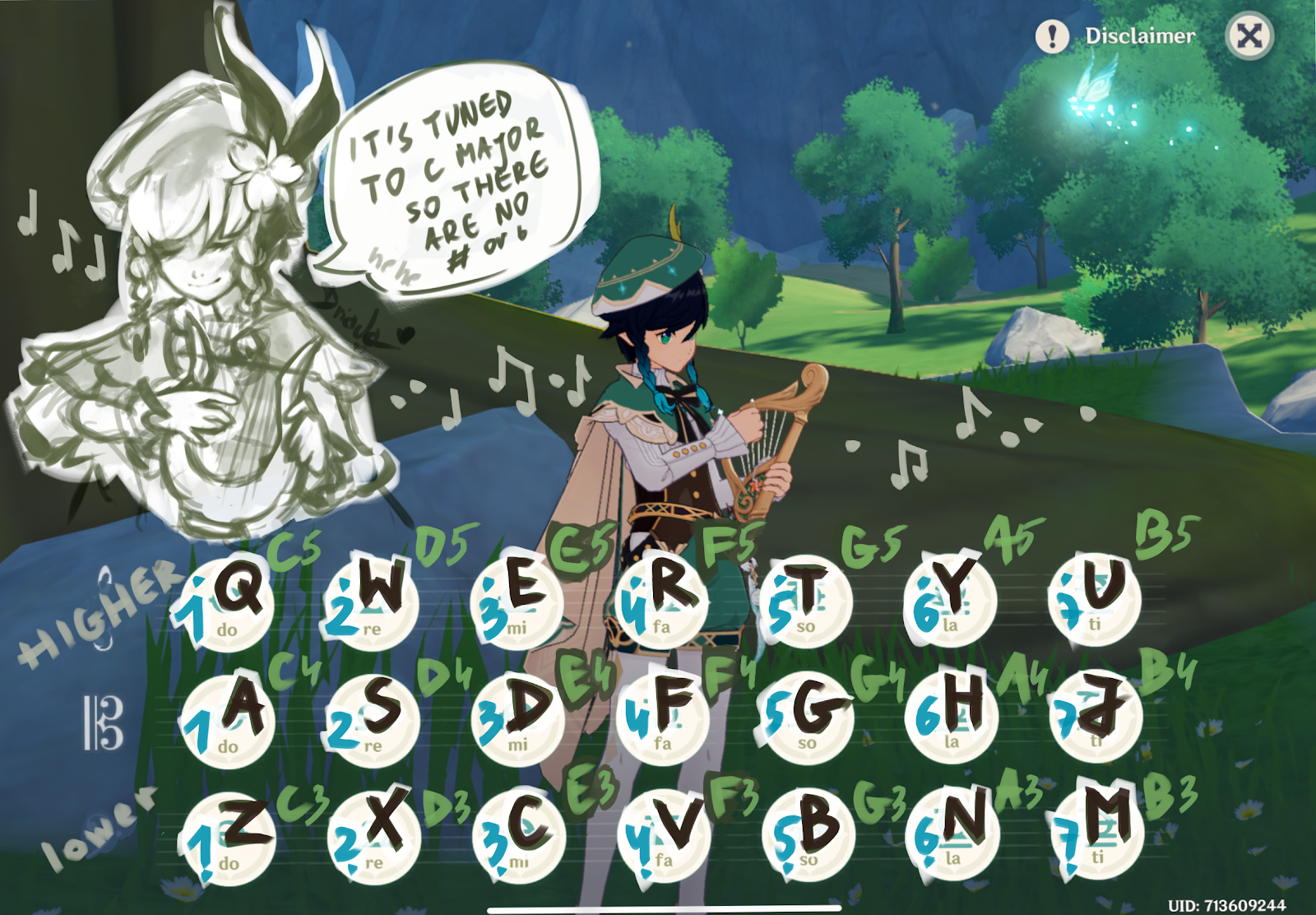Play the low C3 note on Z
The image size is (1316, 915).
[231, 835]
